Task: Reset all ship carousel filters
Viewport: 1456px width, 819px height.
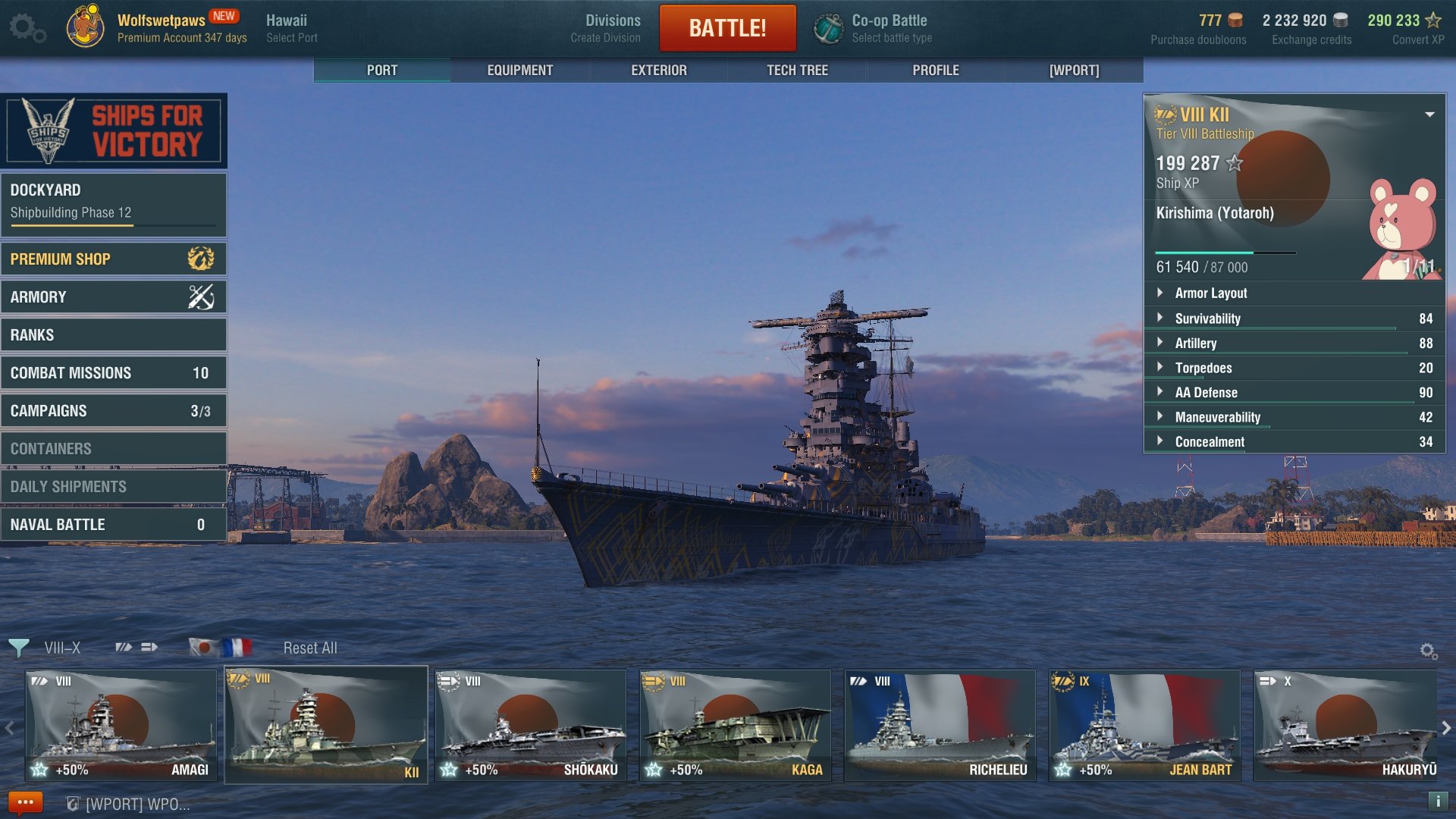Action: 310,648
